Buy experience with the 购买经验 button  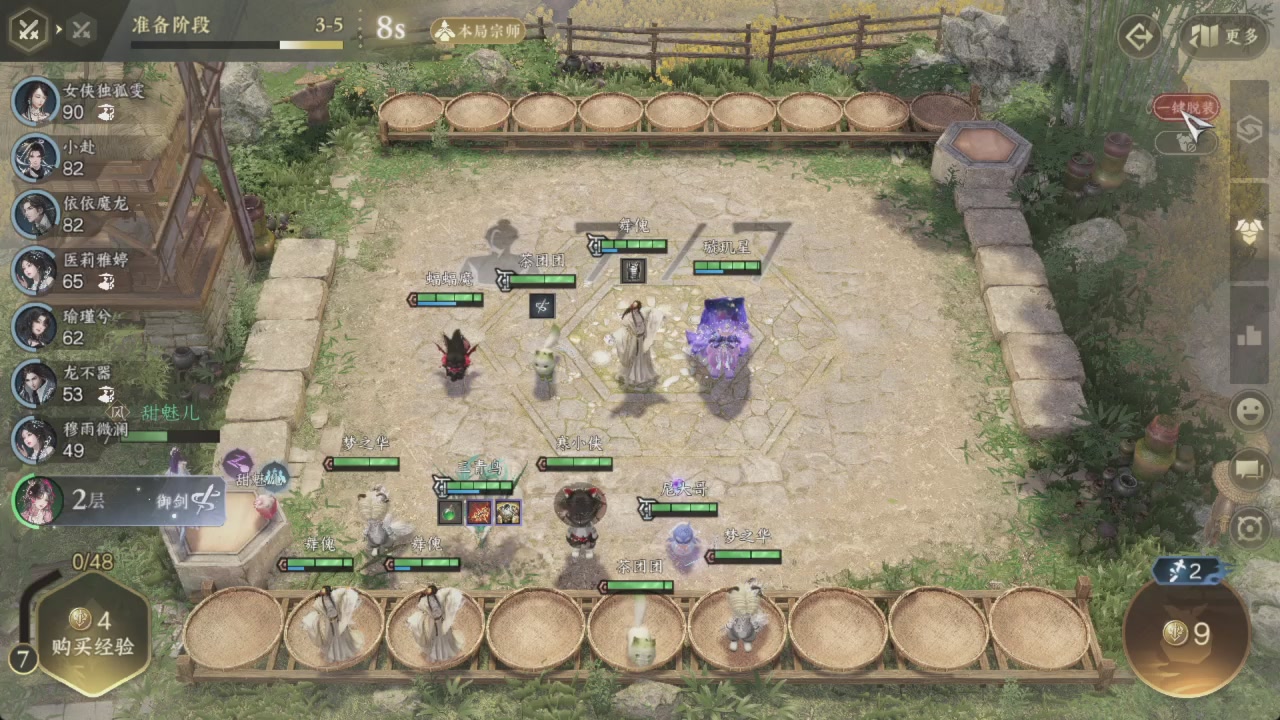pyautogui.click(x=95, y=634)
